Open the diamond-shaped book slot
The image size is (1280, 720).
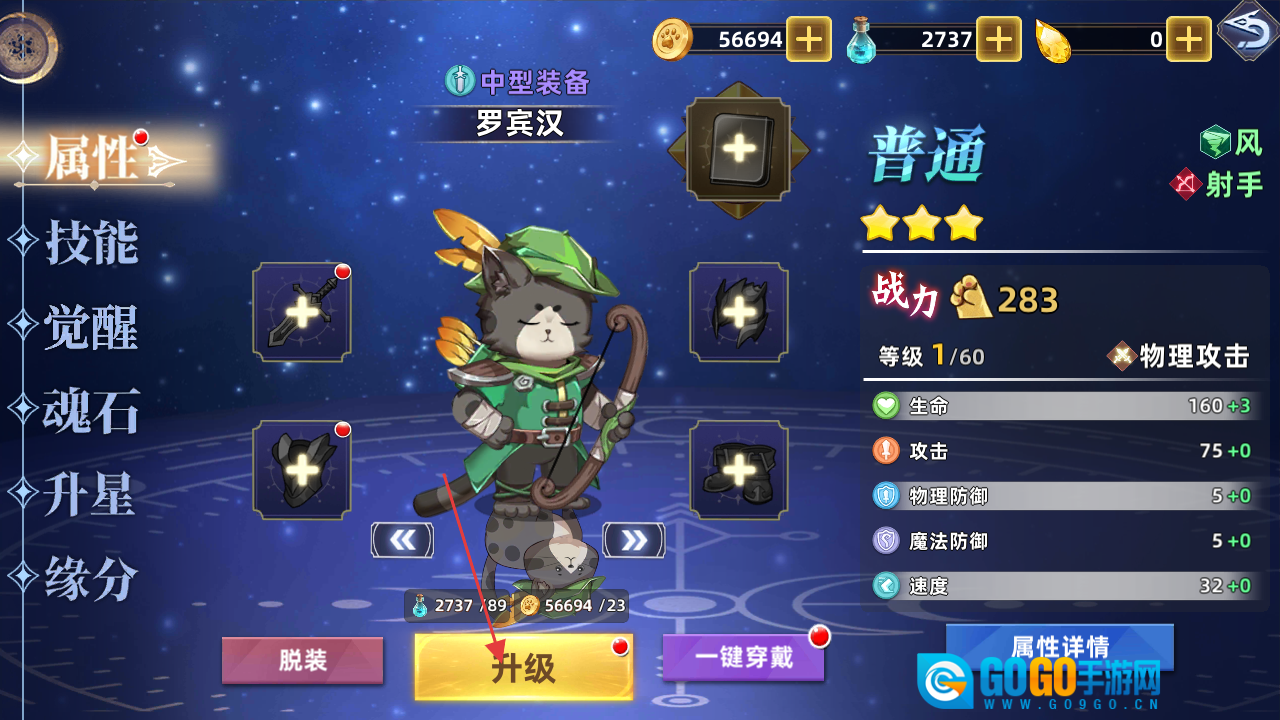click(739, 150)
